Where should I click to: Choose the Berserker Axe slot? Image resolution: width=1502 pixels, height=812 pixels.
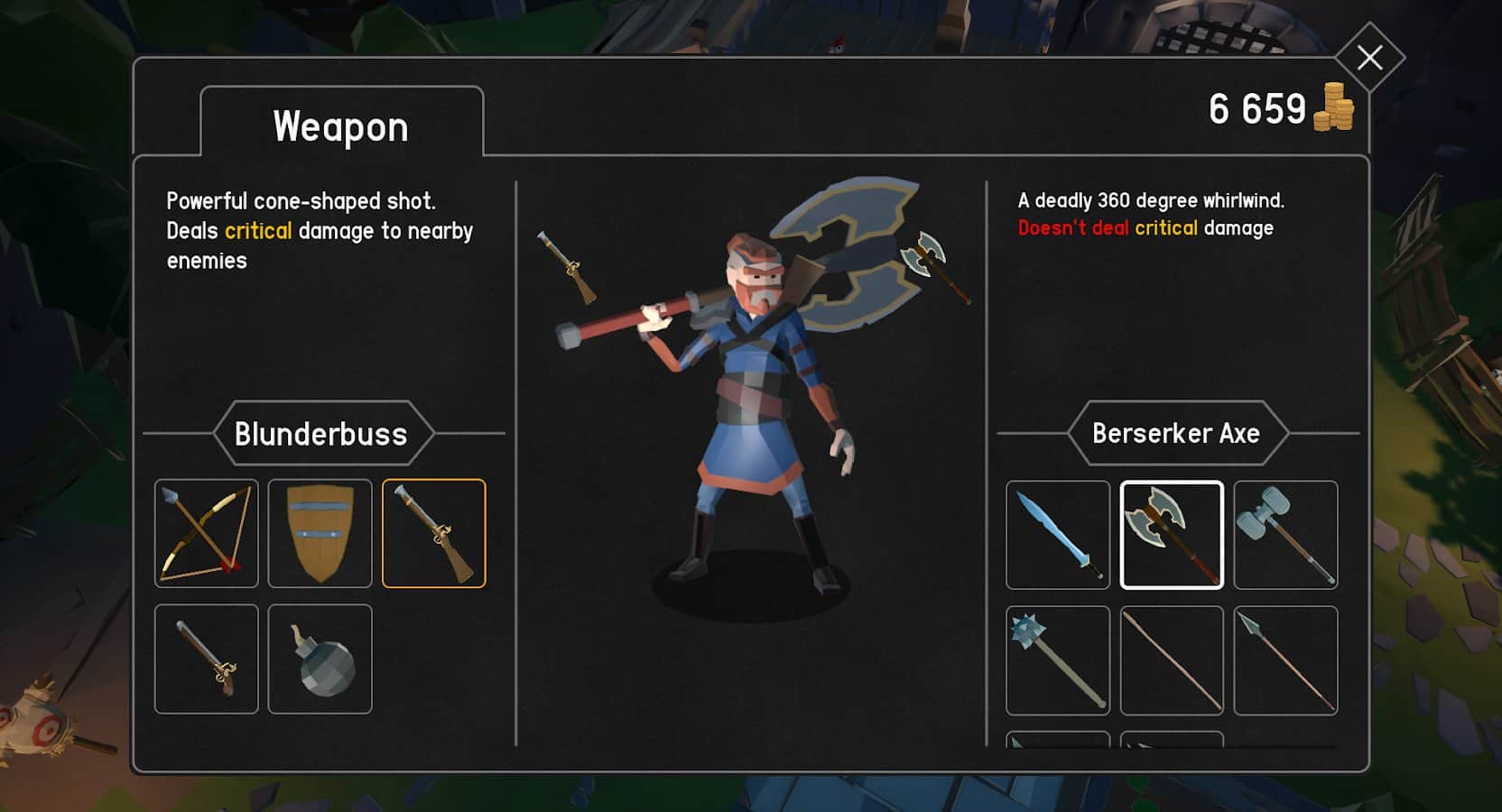[x=1172, y=535]
